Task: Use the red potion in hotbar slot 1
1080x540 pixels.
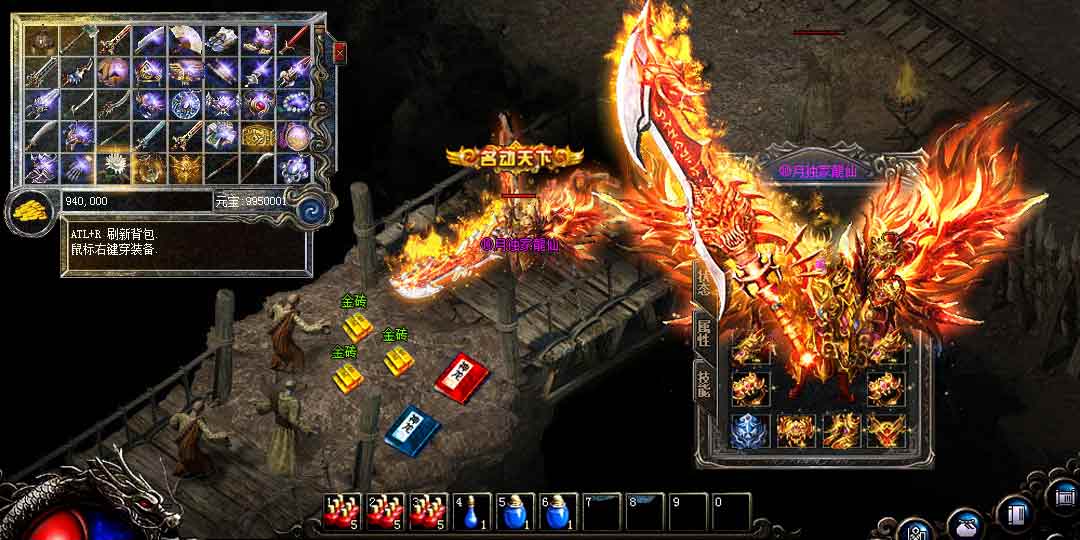Action: click(341, 512)
